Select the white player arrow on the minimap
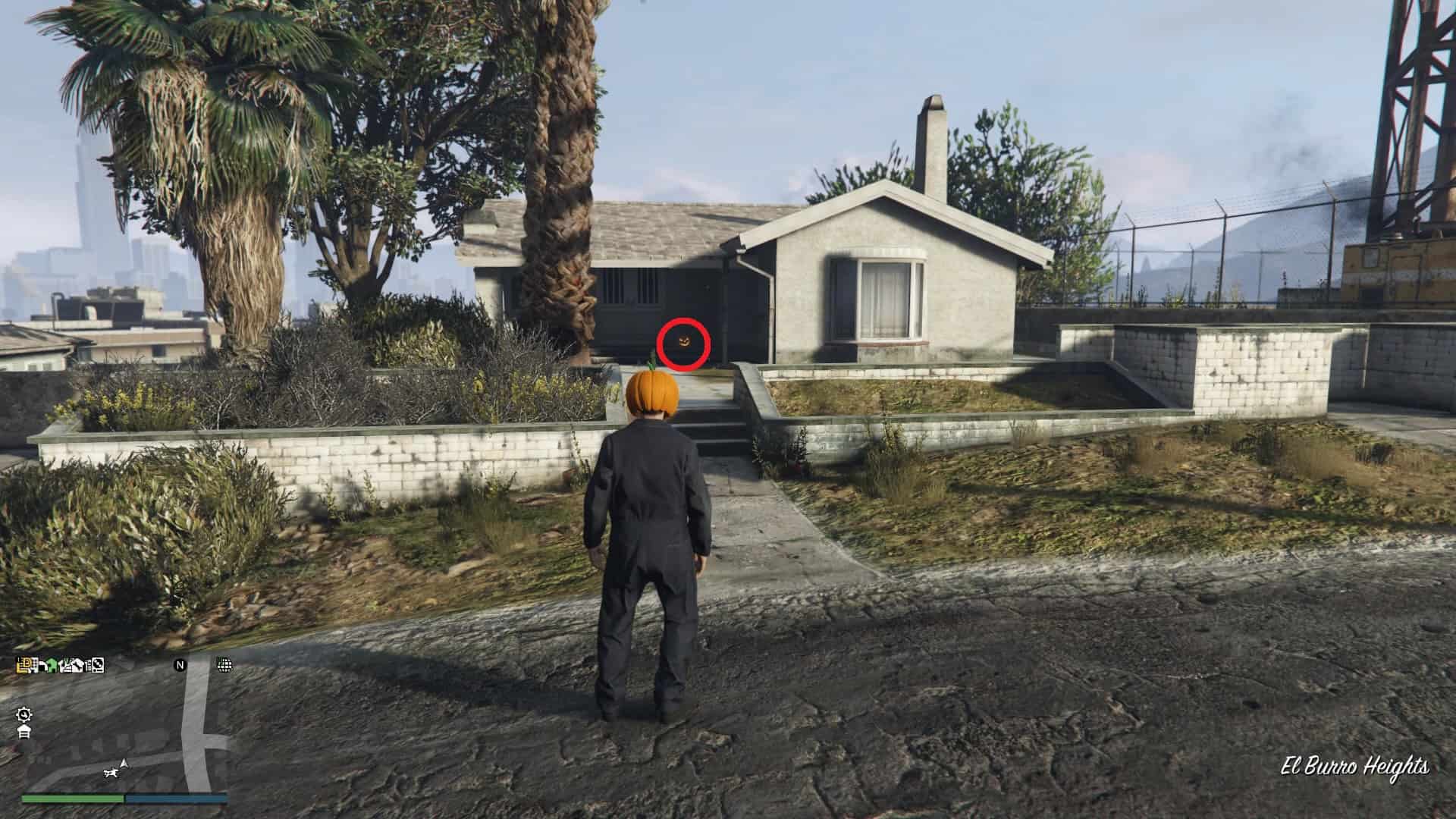Viewport: 1456px width, 819px height. click(x=124, y=763)
